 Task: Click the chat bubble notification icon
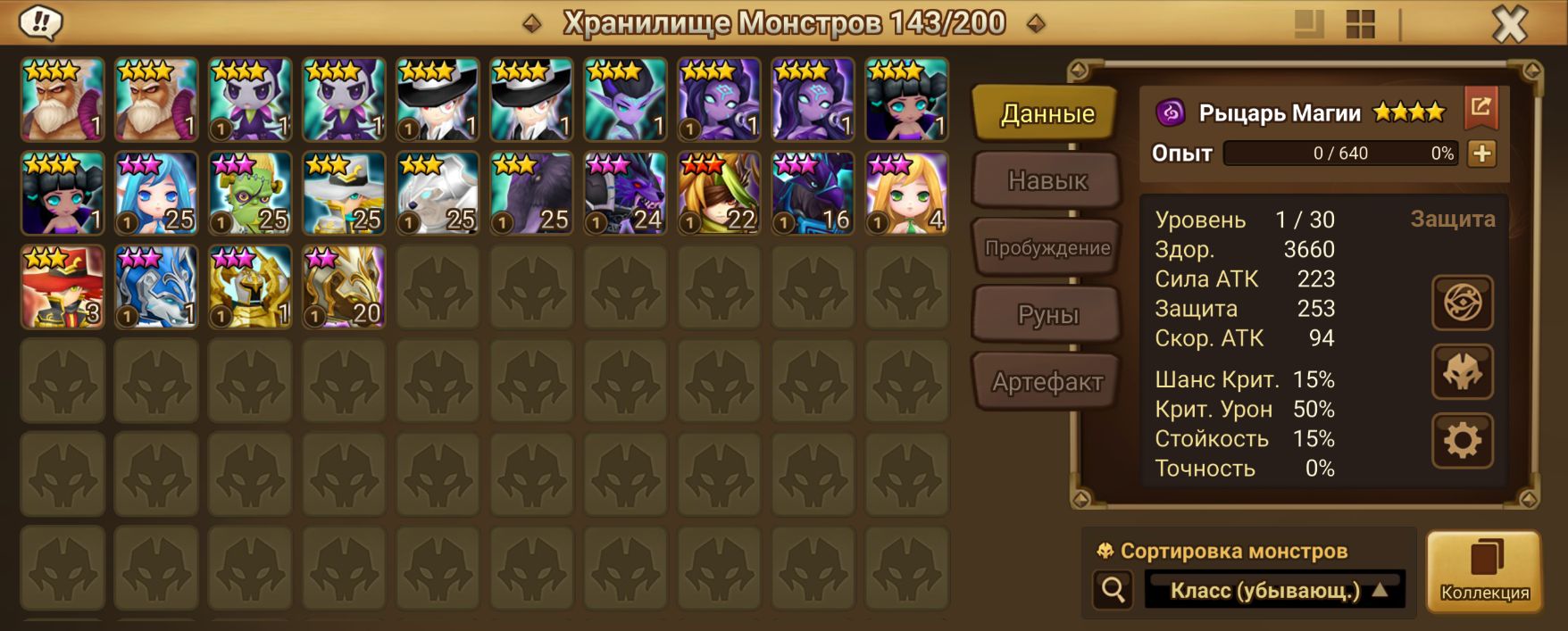tap(40, 22)
